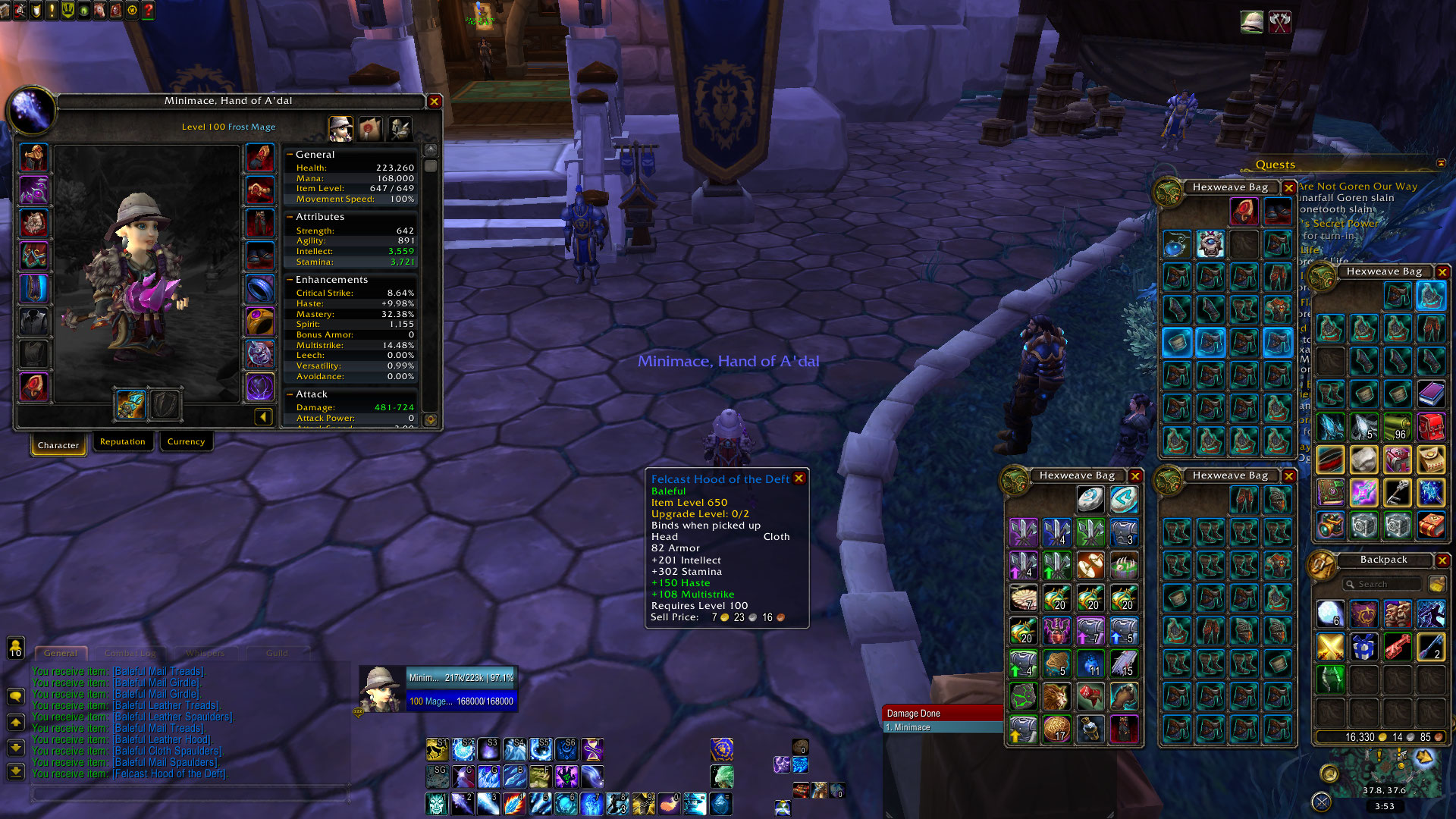Open the Whispers chat tab
1456x819 pixels.
[x=205, y=653]
